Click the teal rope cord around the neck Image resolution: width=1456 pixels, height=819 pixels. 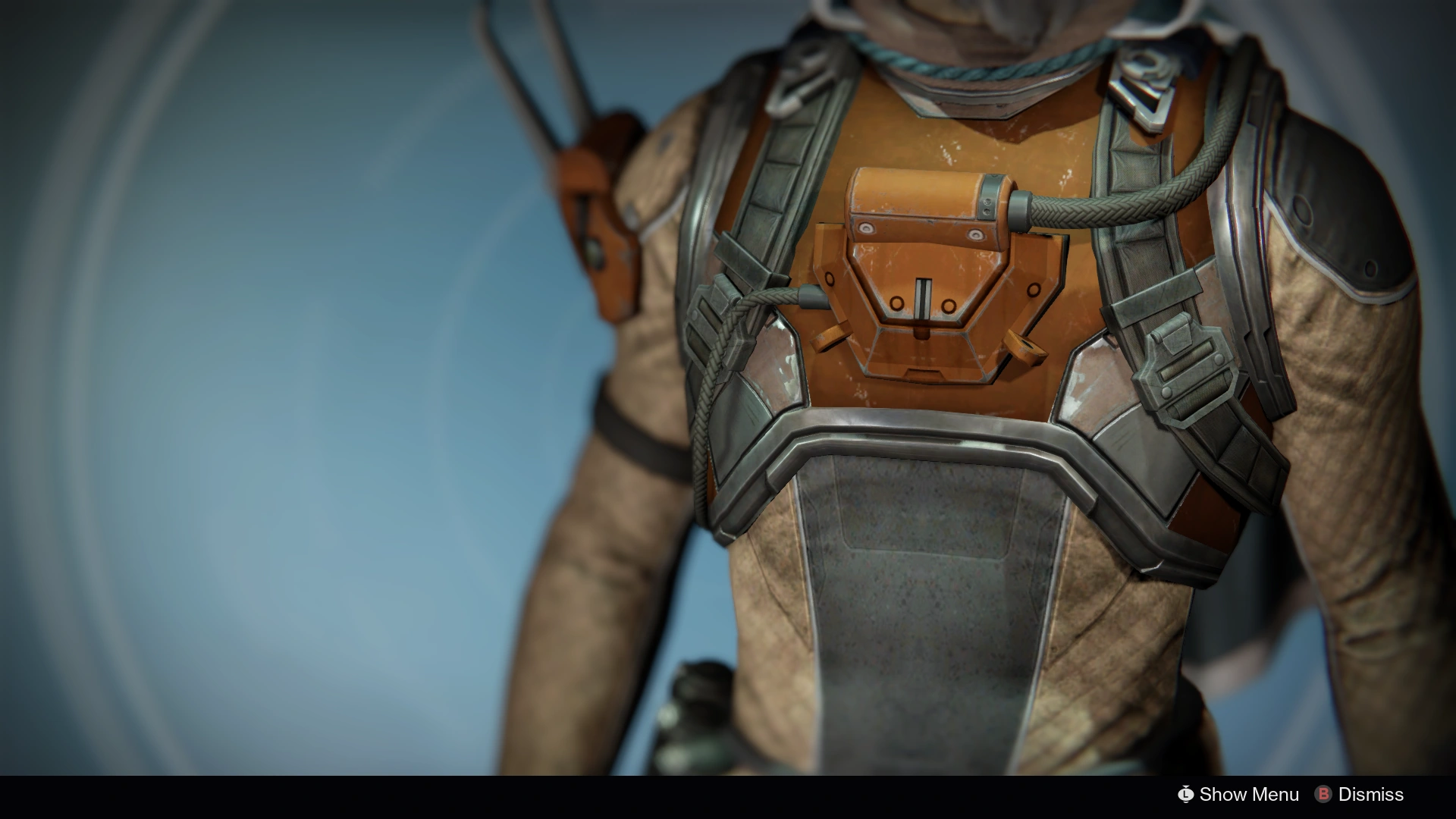tap(971, 68)
